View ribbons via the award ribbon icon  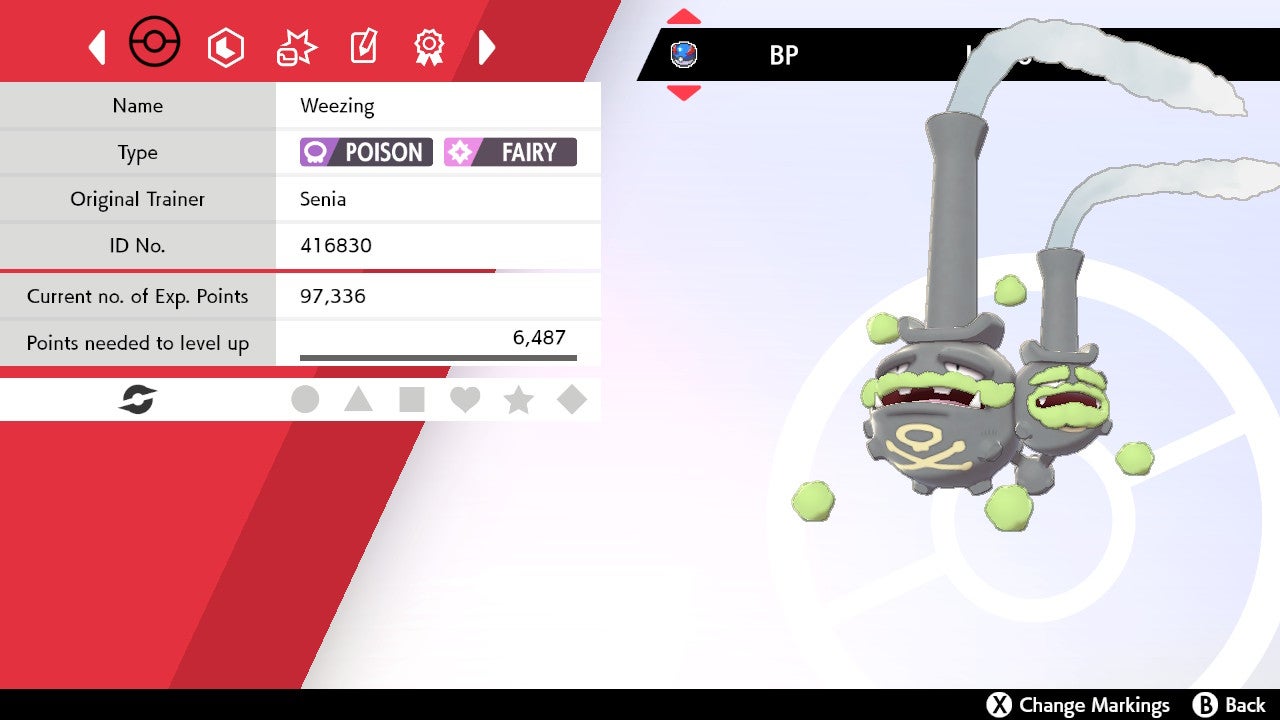coord(429,46)
